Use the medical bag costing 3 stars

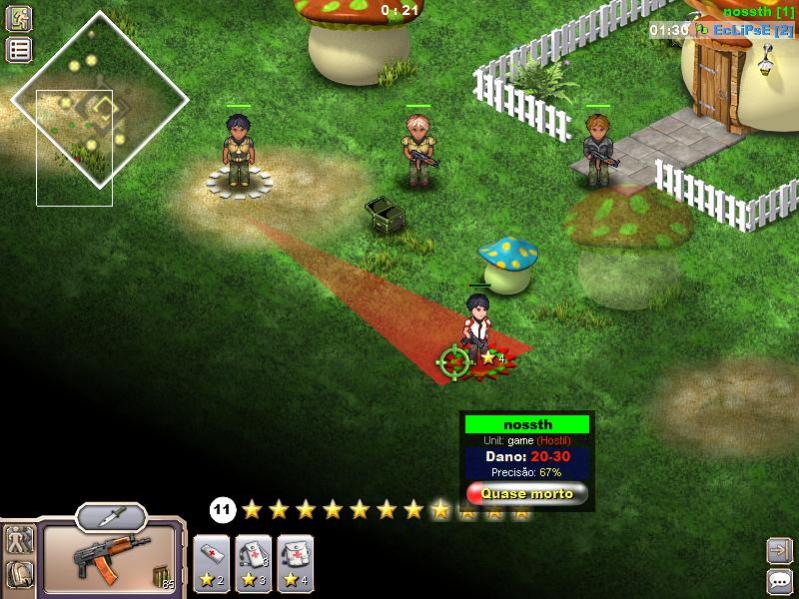point(253,564)
